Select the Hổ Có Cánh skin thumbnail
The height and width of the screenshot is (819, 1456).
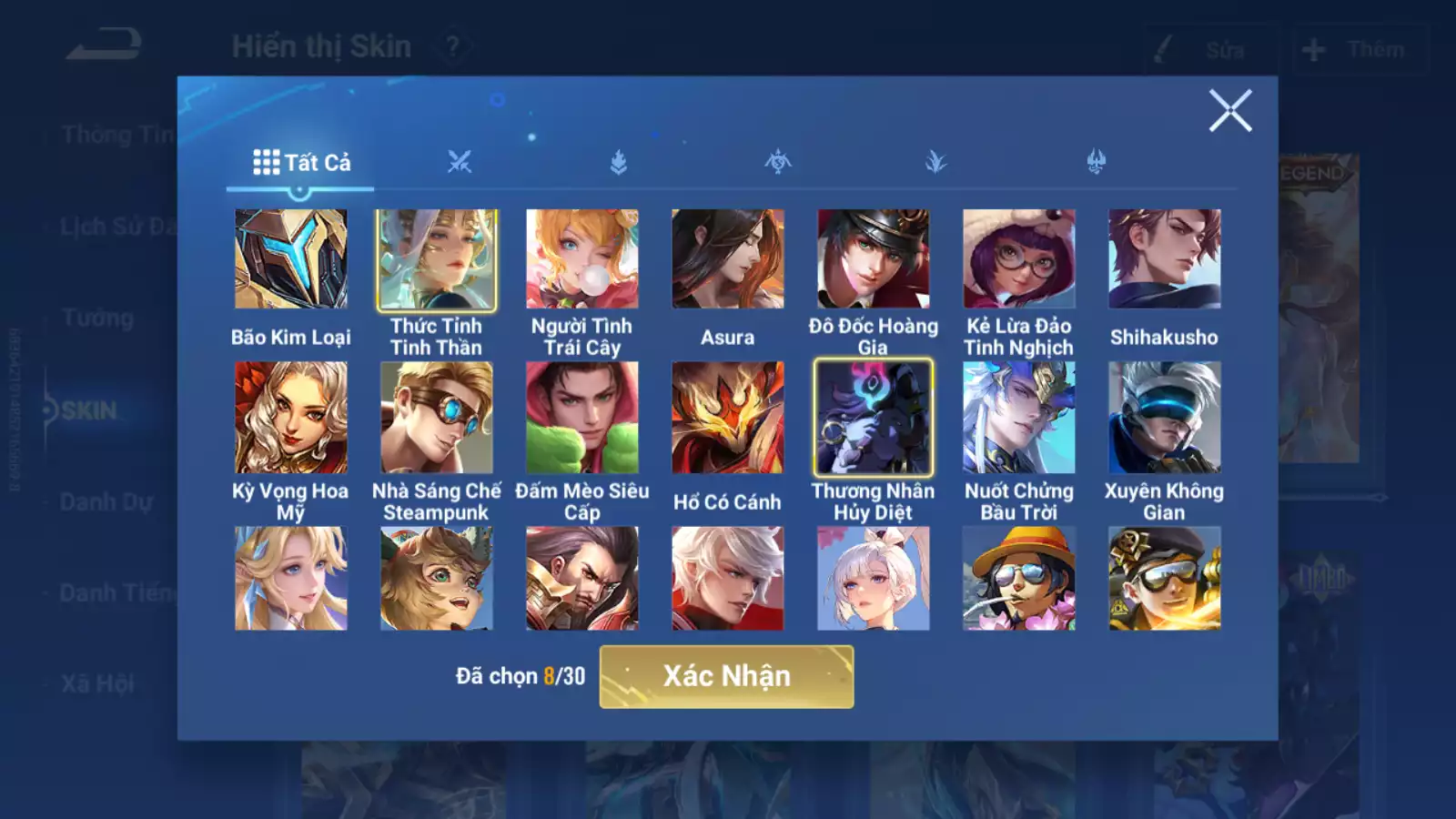coord(727,416)
